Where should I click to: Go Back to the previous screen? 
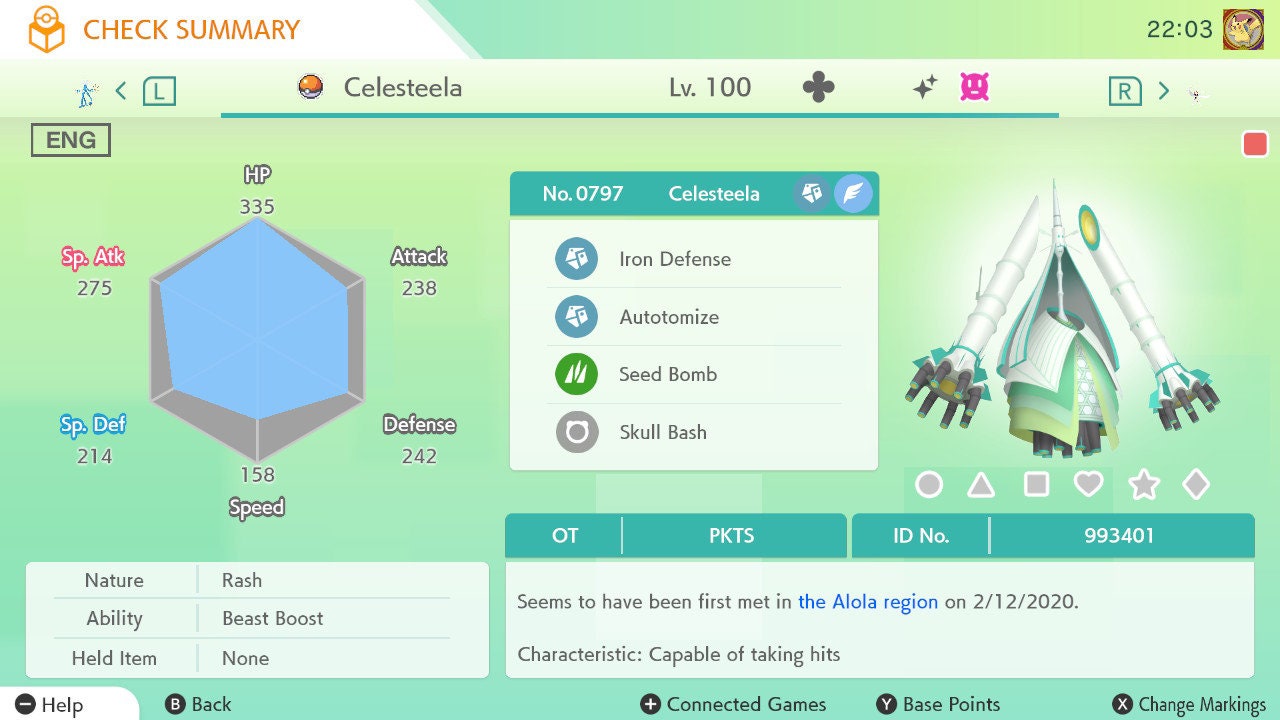tap(198, 705)
